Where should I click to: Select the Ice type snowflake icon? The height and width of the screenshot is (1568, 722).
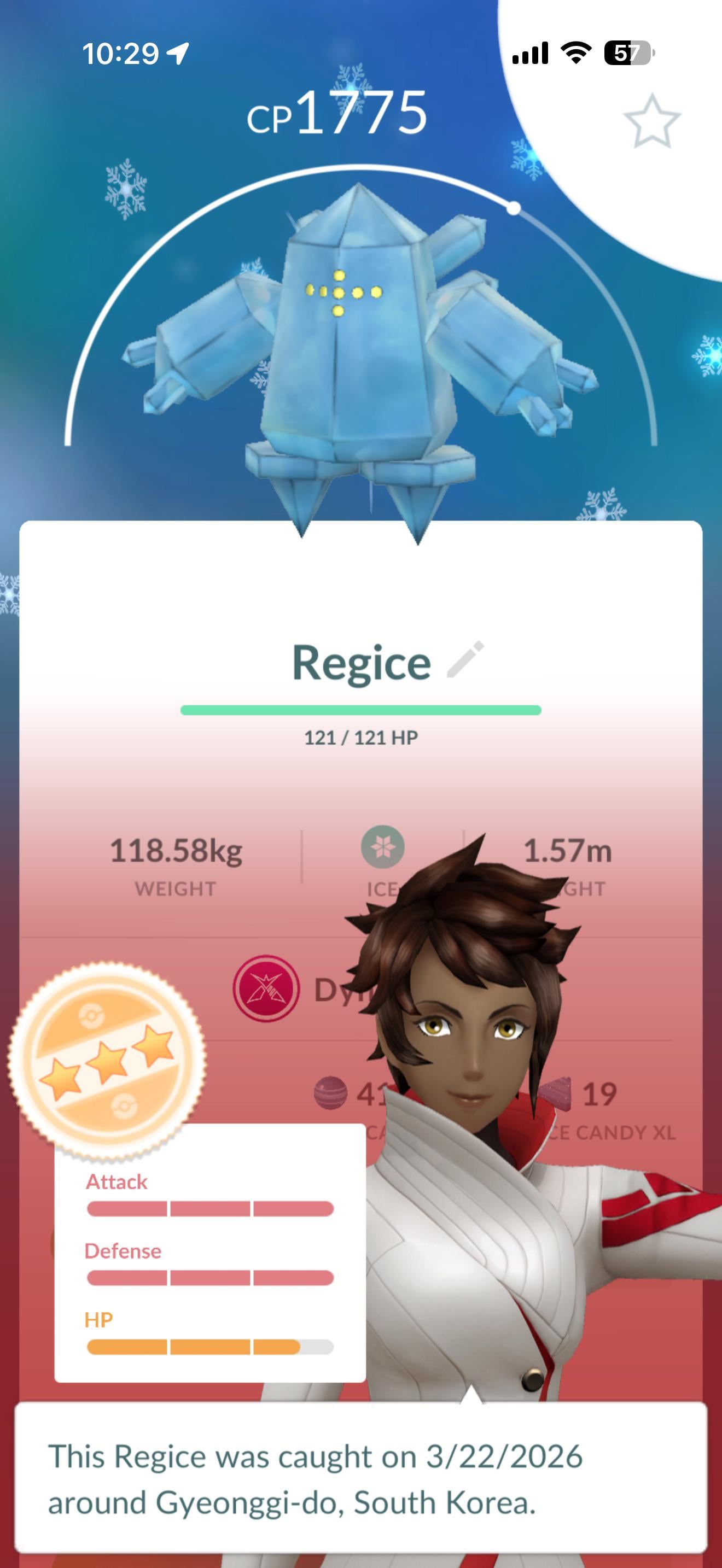382,847
